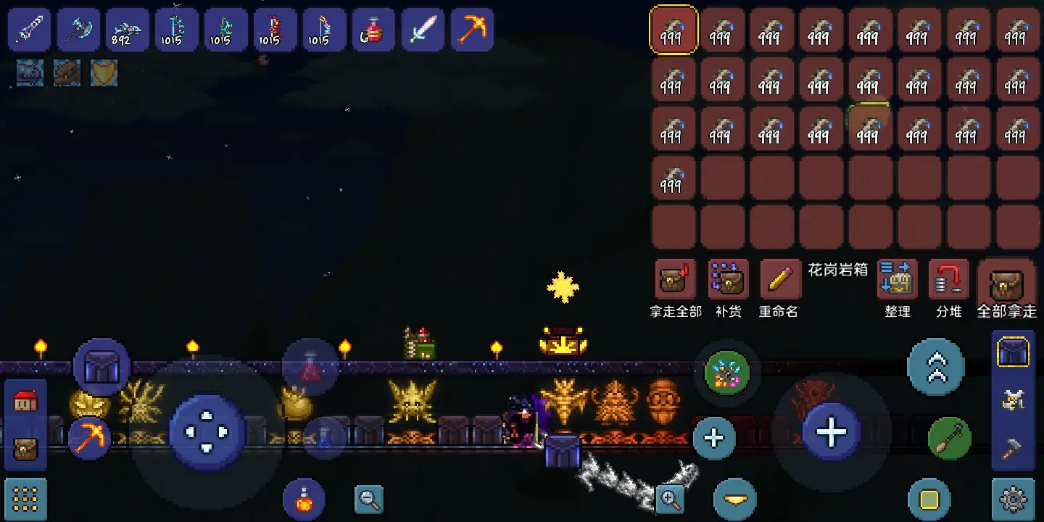Tap the quick mana potion button
Viewport: 1044px width, 522px height.
(x=324, y=436)
